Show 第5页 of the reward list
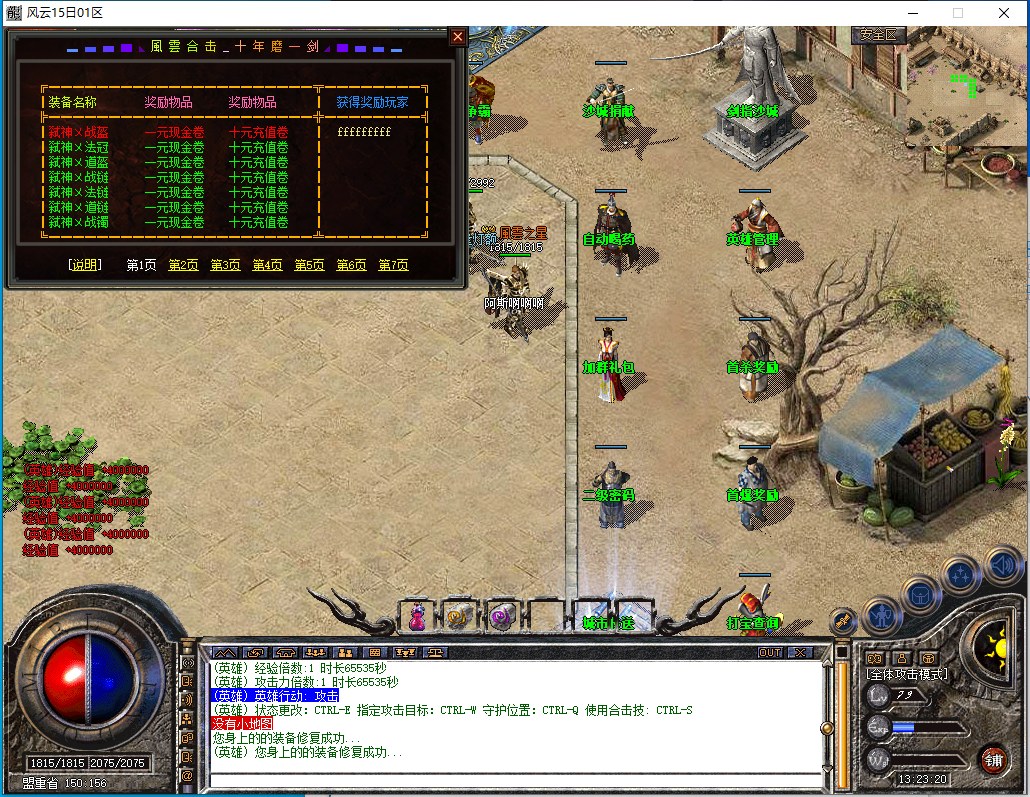Image resolution: width=1030 pixels, height=797 pixels. pyautogui.click(x=309, y=265)
